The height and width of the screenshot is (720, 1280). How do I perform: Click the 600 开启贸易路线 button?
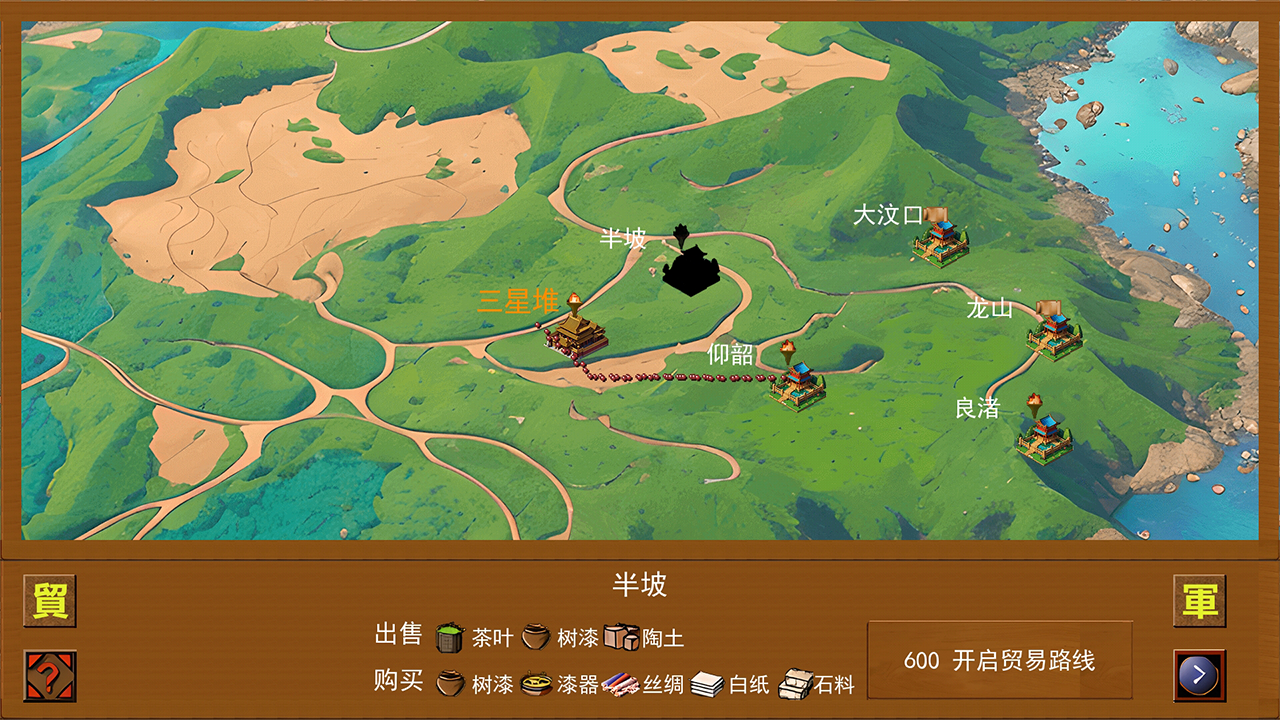(1000, 658)
